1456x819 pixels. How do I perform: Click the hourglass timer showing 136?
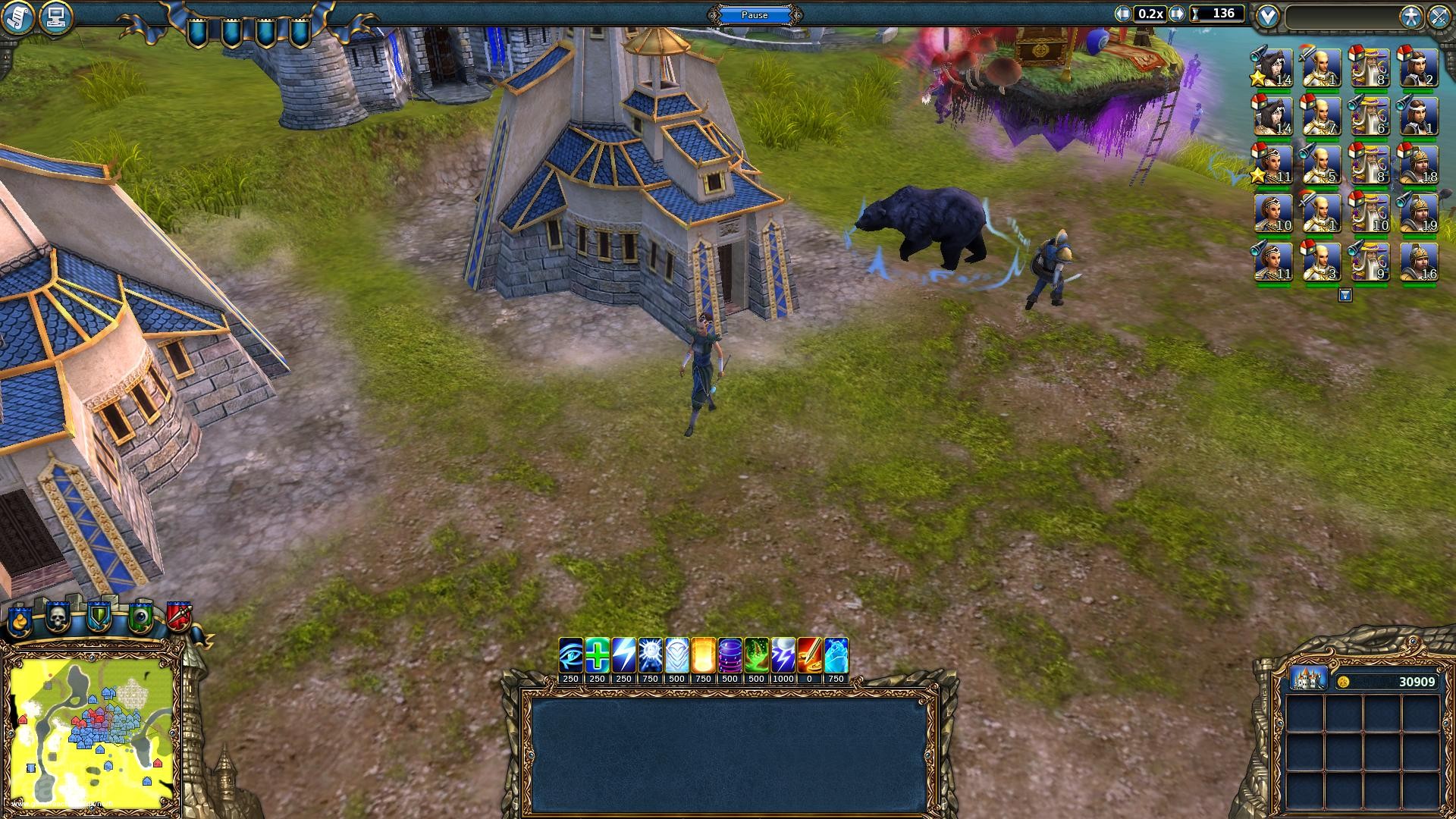coord(1209,13)
